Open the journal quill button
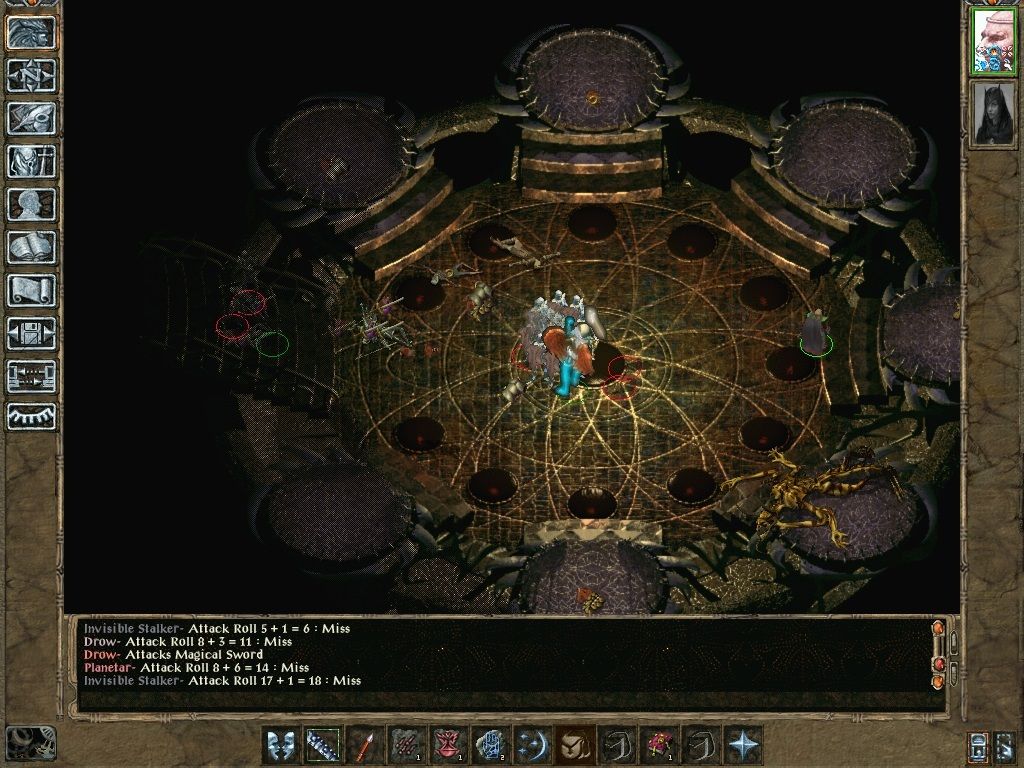Viewport: 1024px width, 768px height. click(x=31, y=118)
